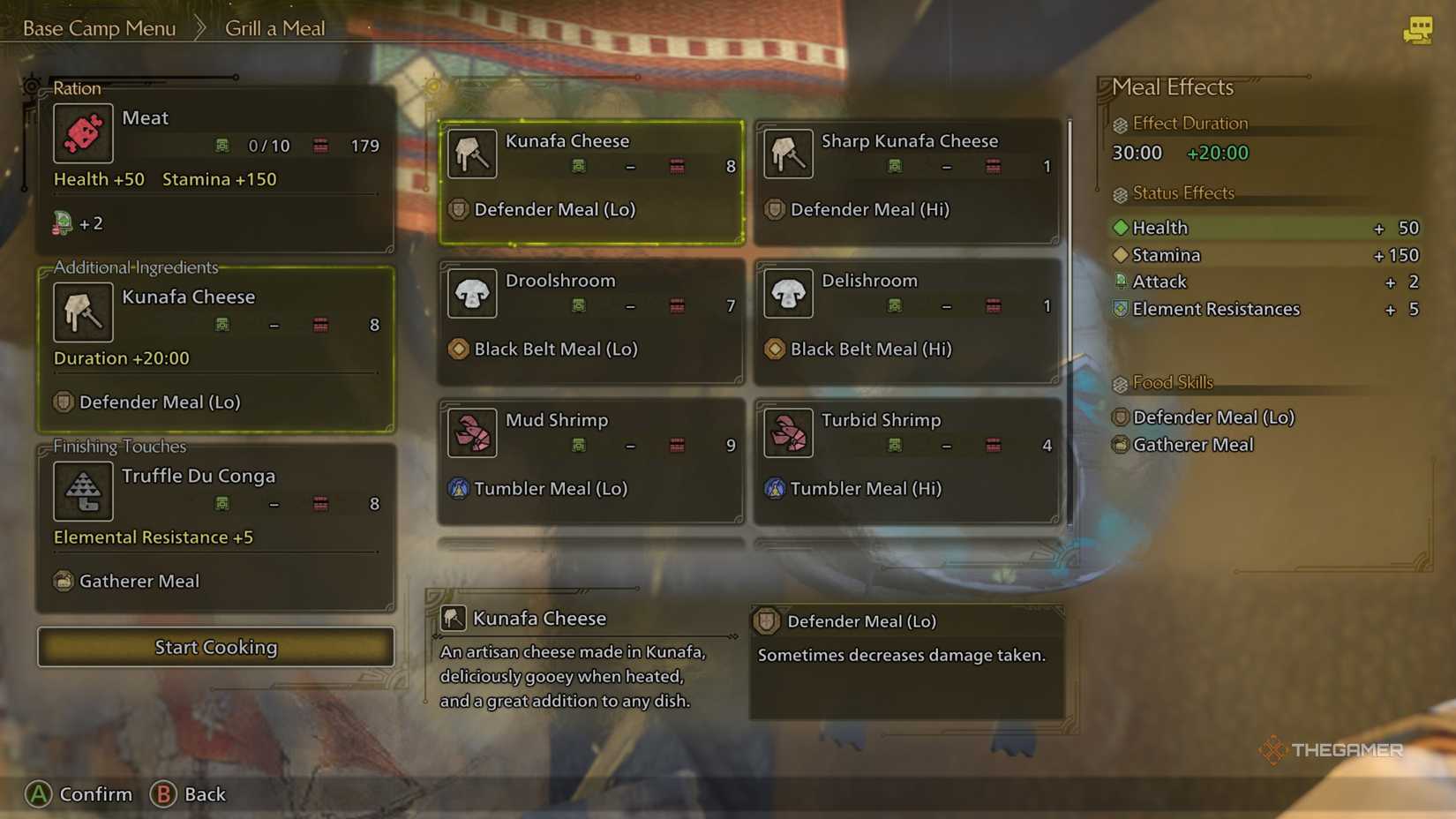Viewport: 1456px width, 819px height.
Task: Click the Droolshroom mushroom icon
Action: tap(472, 294)
